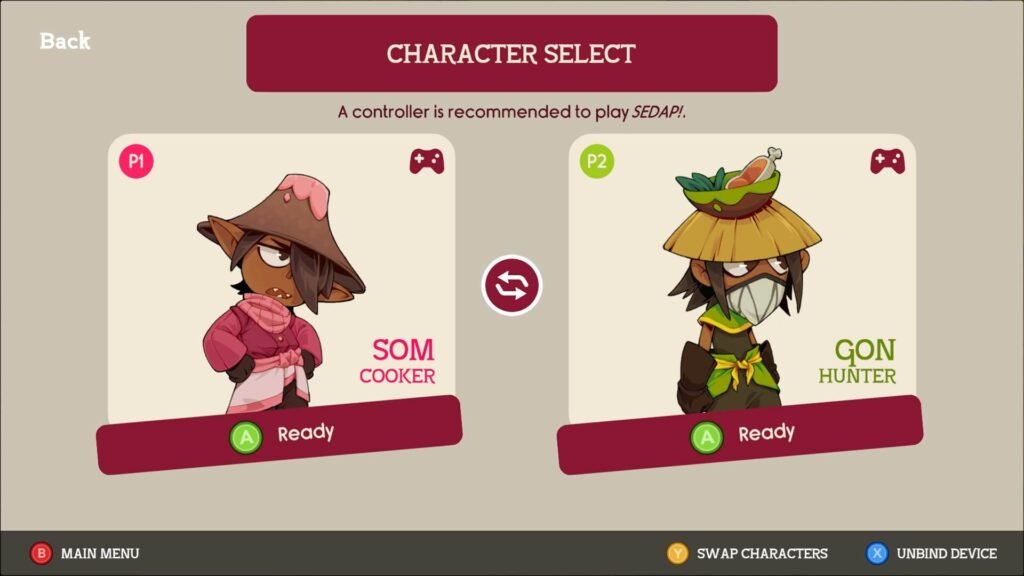Swap characters with the center arrows icon
The width and height of the screenshot is (1024, 576).
tap(512, 286)
